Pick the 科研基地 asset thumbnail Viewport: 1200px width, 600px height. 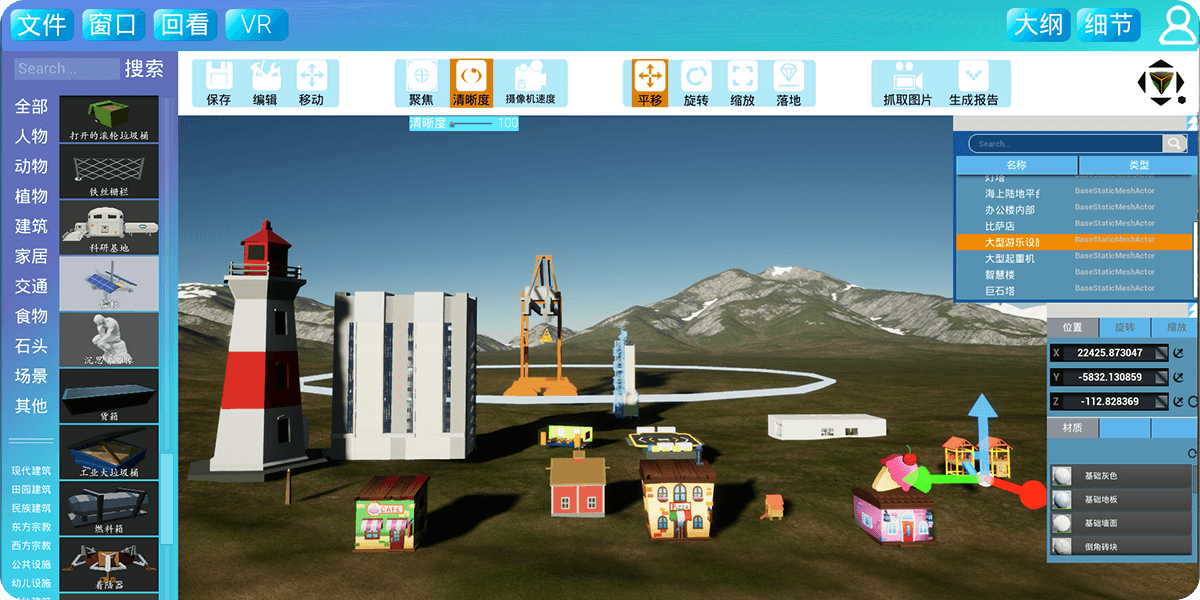pyautogui.click(x=109, y=227)
